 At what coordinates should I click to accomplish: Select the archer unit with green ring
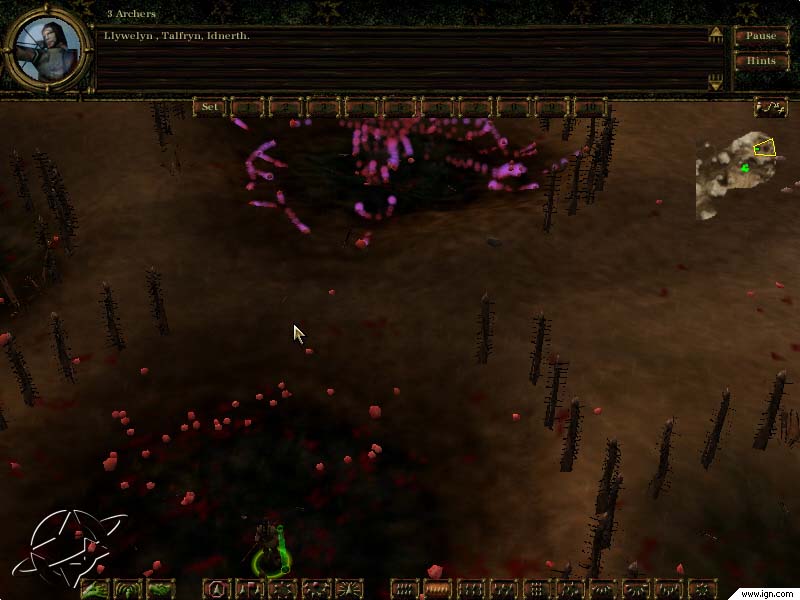(267, 546)
